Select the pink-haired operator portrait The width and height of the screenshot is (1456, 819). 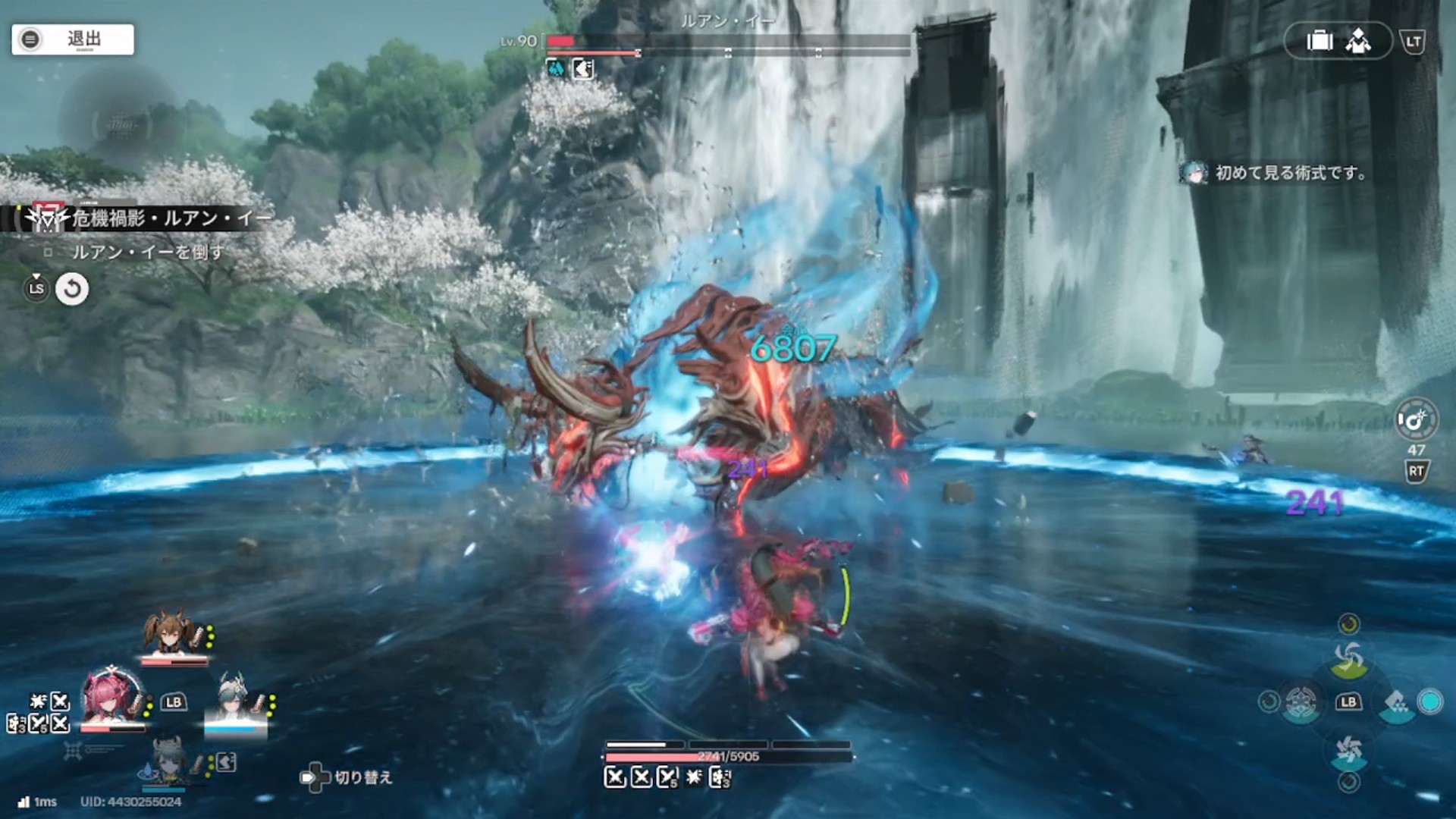pyautogui.click(x=112, y=696)
